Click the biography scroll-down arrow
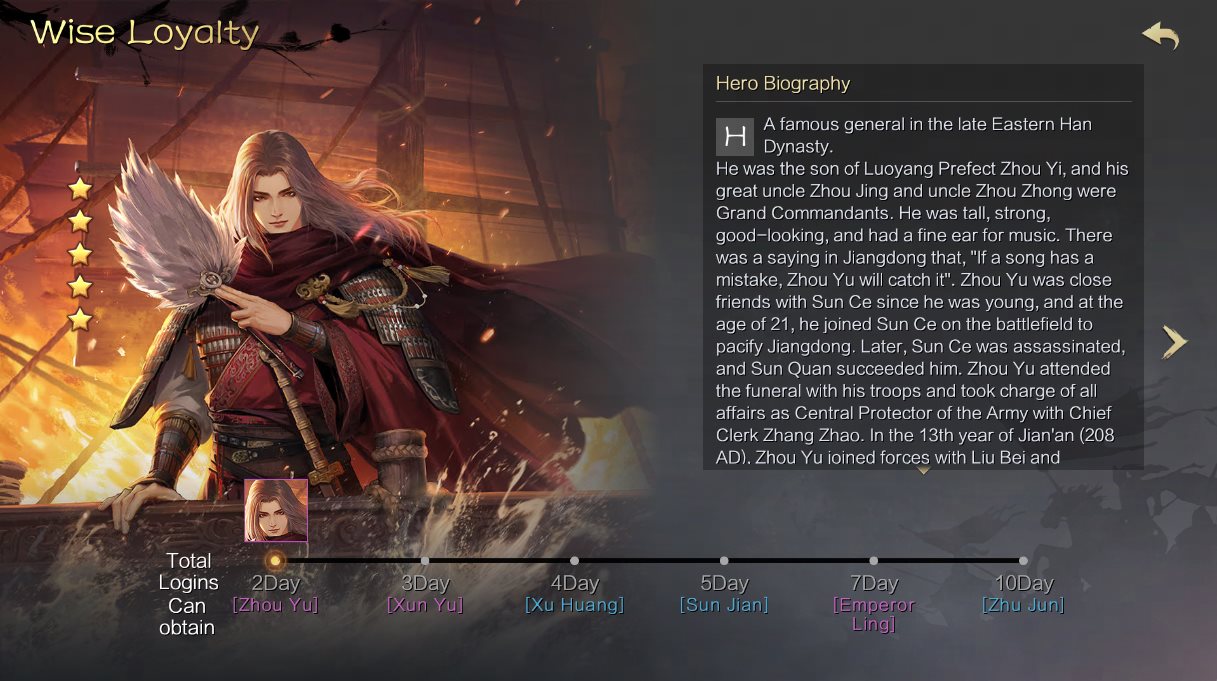 (x=923, y=470)
